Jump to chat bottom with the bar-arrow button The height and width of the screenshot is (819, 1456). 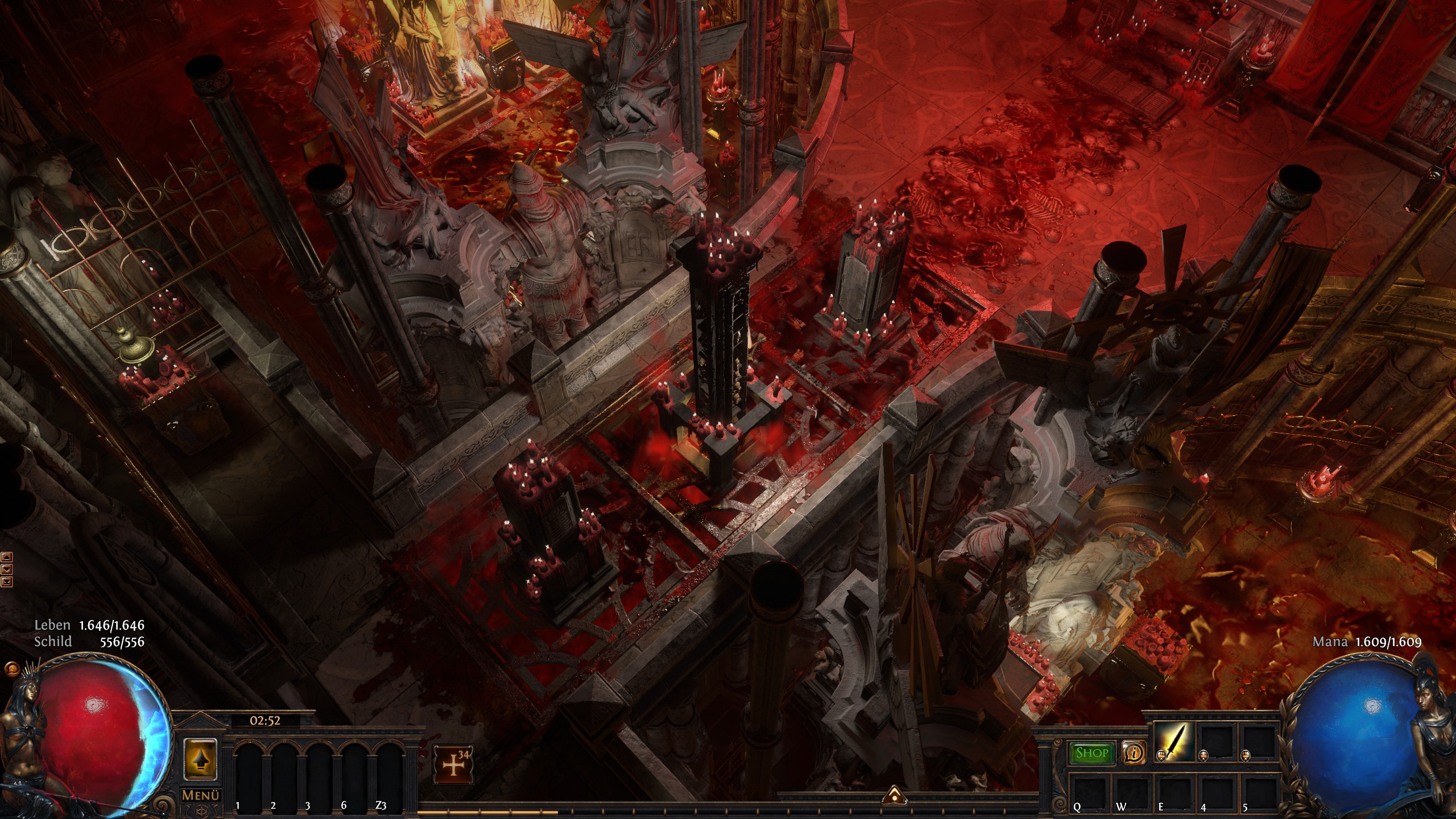(7, 581)
